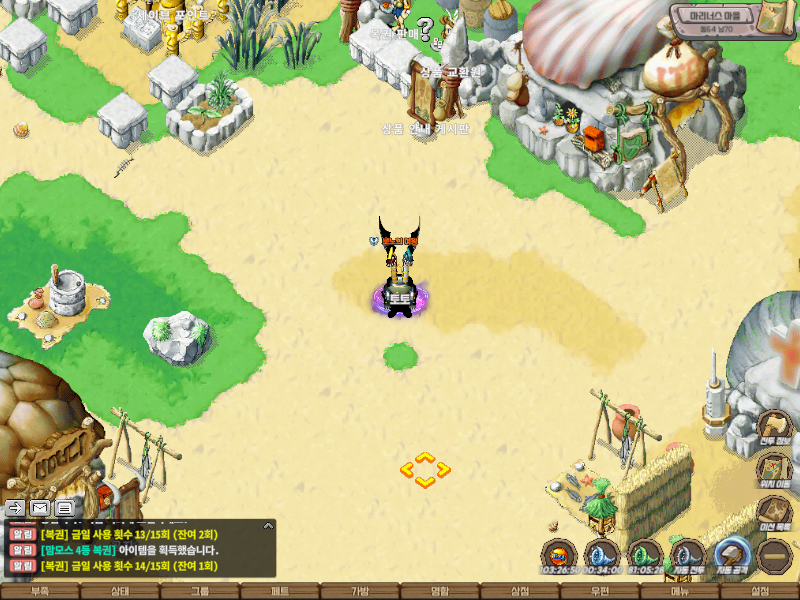Open the 가방 (bag) inventory
This screenshot has height=600, width=800.
coord(360,592)
